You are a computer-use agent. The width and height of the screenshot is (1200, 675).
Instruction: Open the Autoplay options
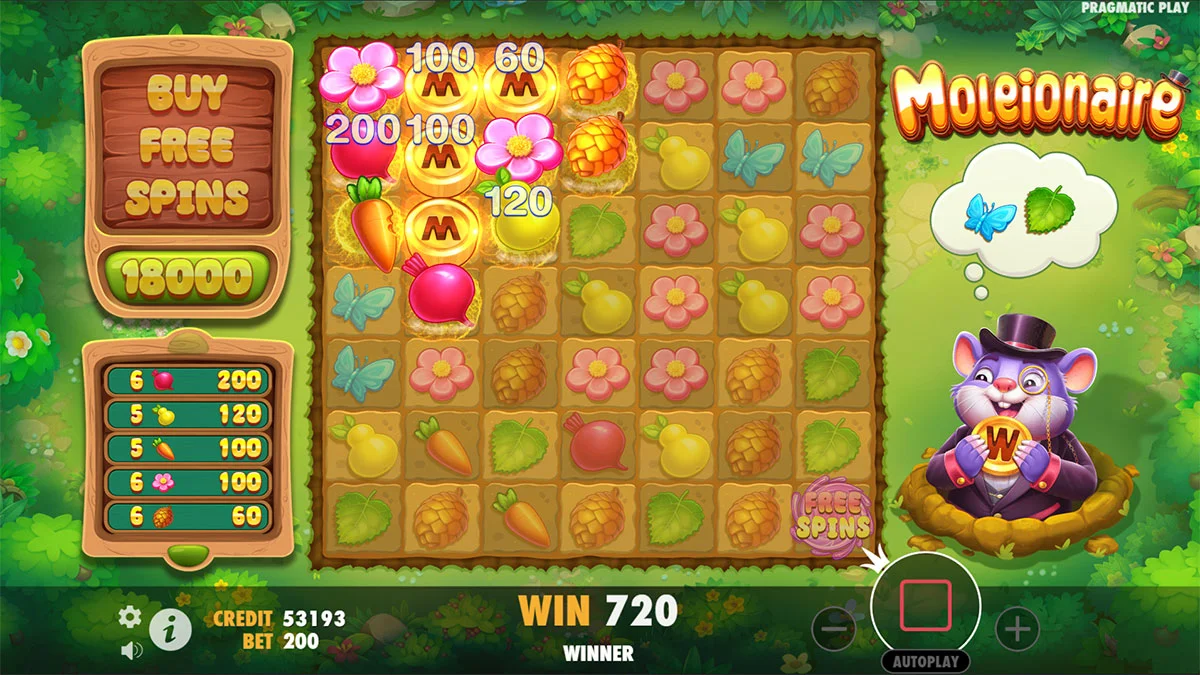pos(925,662)
